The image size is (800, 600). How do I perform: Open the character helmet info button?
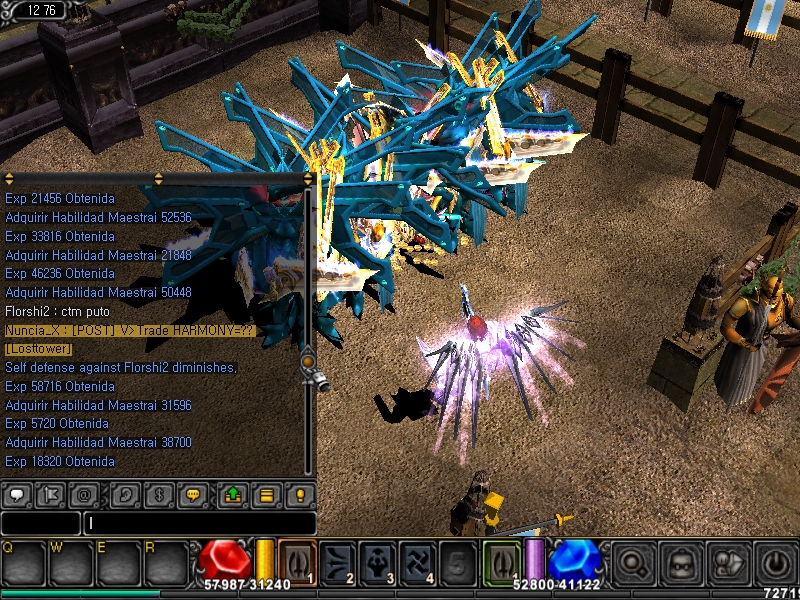678,561
